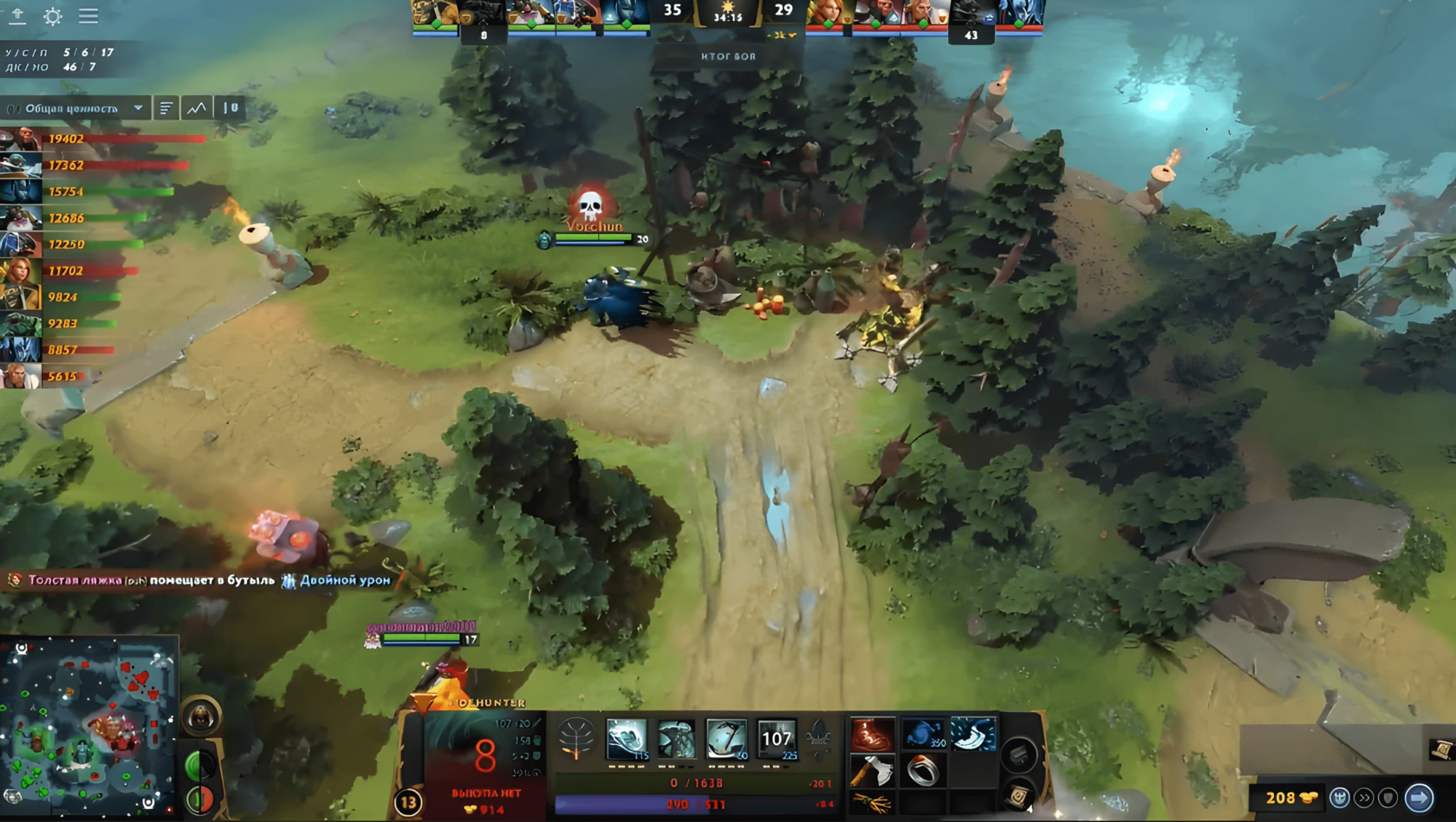
Task: Open the Итог боя panel
Action: (x=728, y=56)
